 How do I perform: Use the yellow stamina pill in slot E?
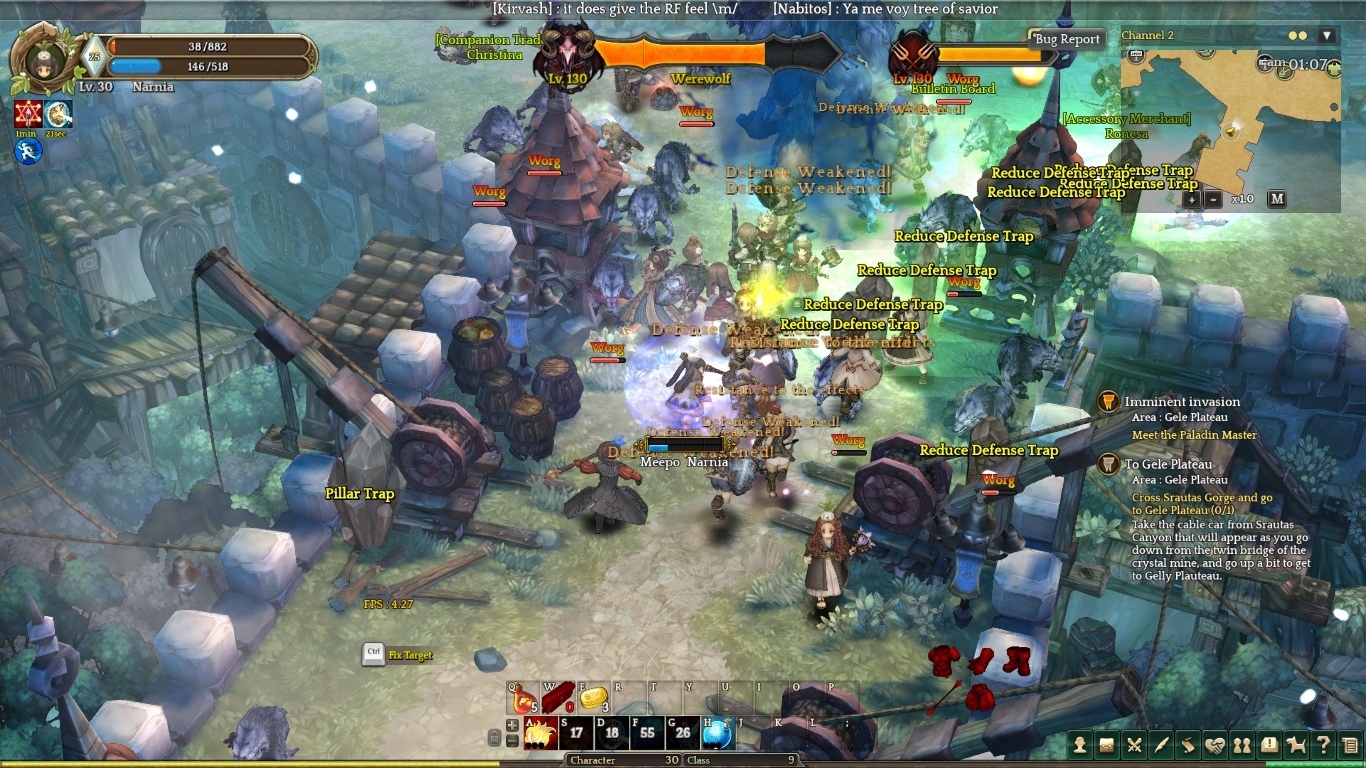(x=594, y=698)
